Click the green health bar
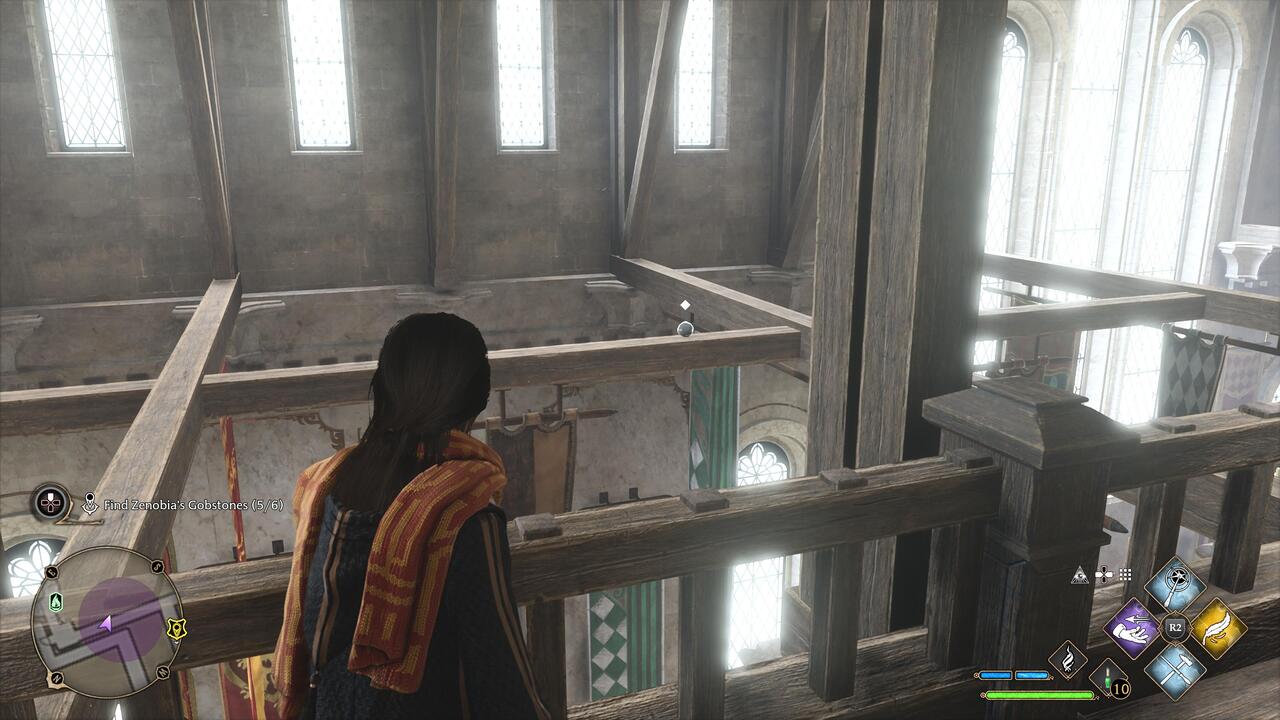The height and width of the screenshot is (720, 1280). (1040, 694)
